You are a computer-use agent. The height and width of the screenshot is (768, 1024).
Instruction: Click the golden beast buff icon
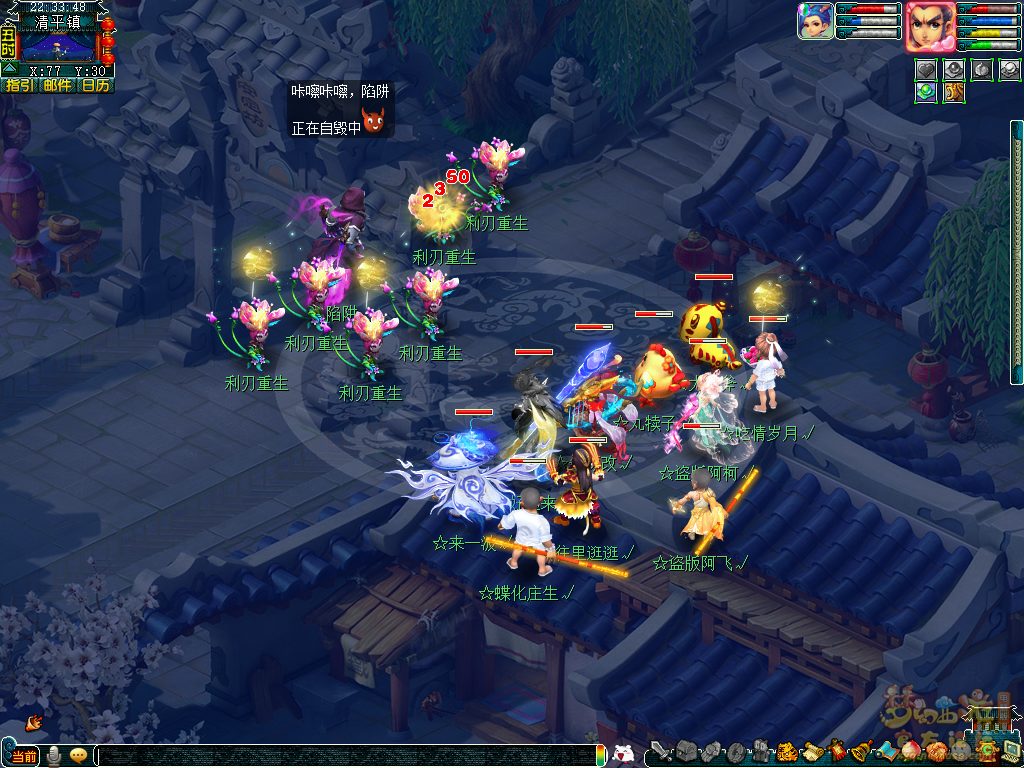(x=954, y=92)
